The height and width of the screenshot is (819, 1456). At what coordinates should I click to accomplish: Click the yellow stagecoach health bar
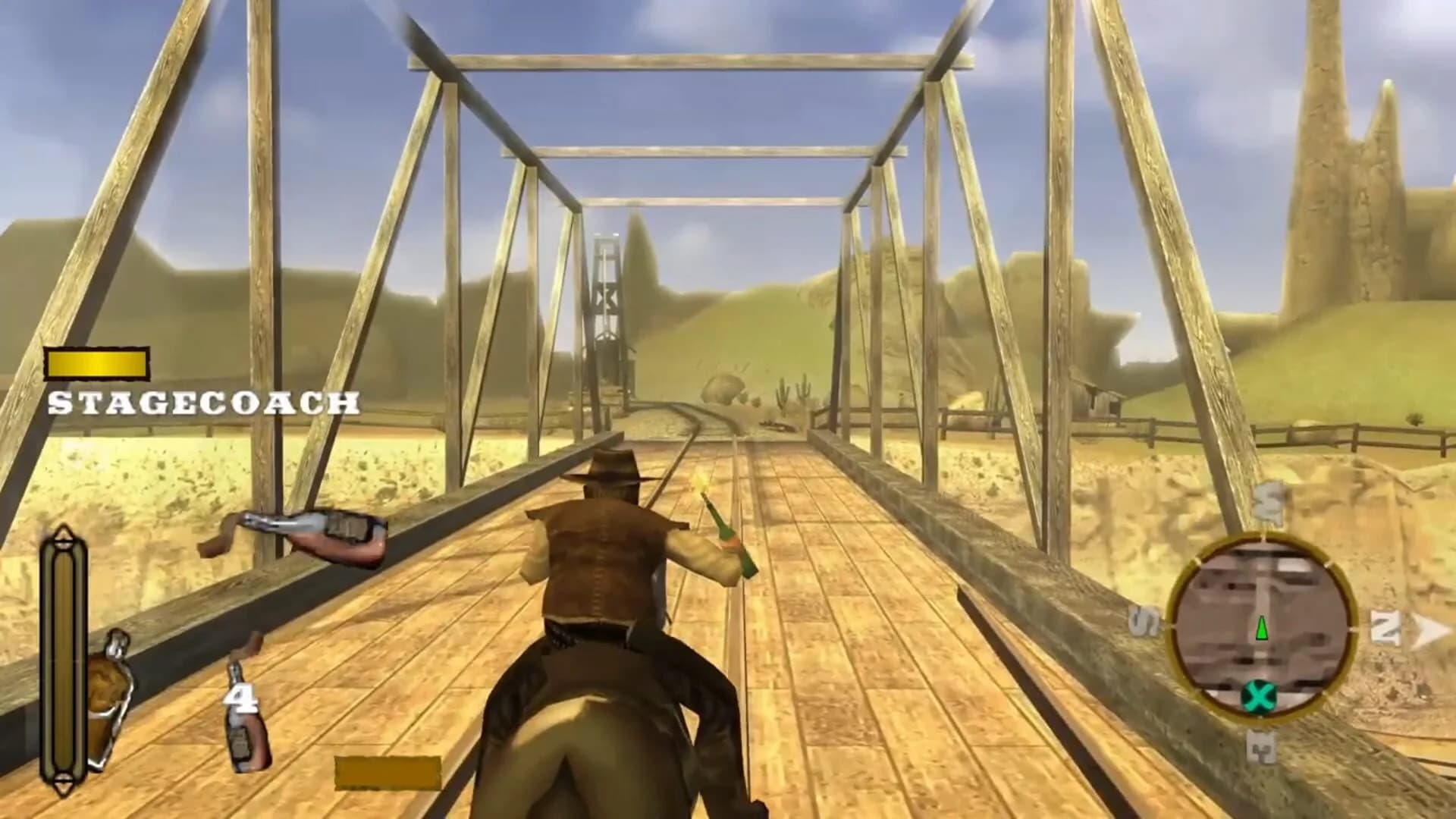pyautogui.click(x=97, y=364)
